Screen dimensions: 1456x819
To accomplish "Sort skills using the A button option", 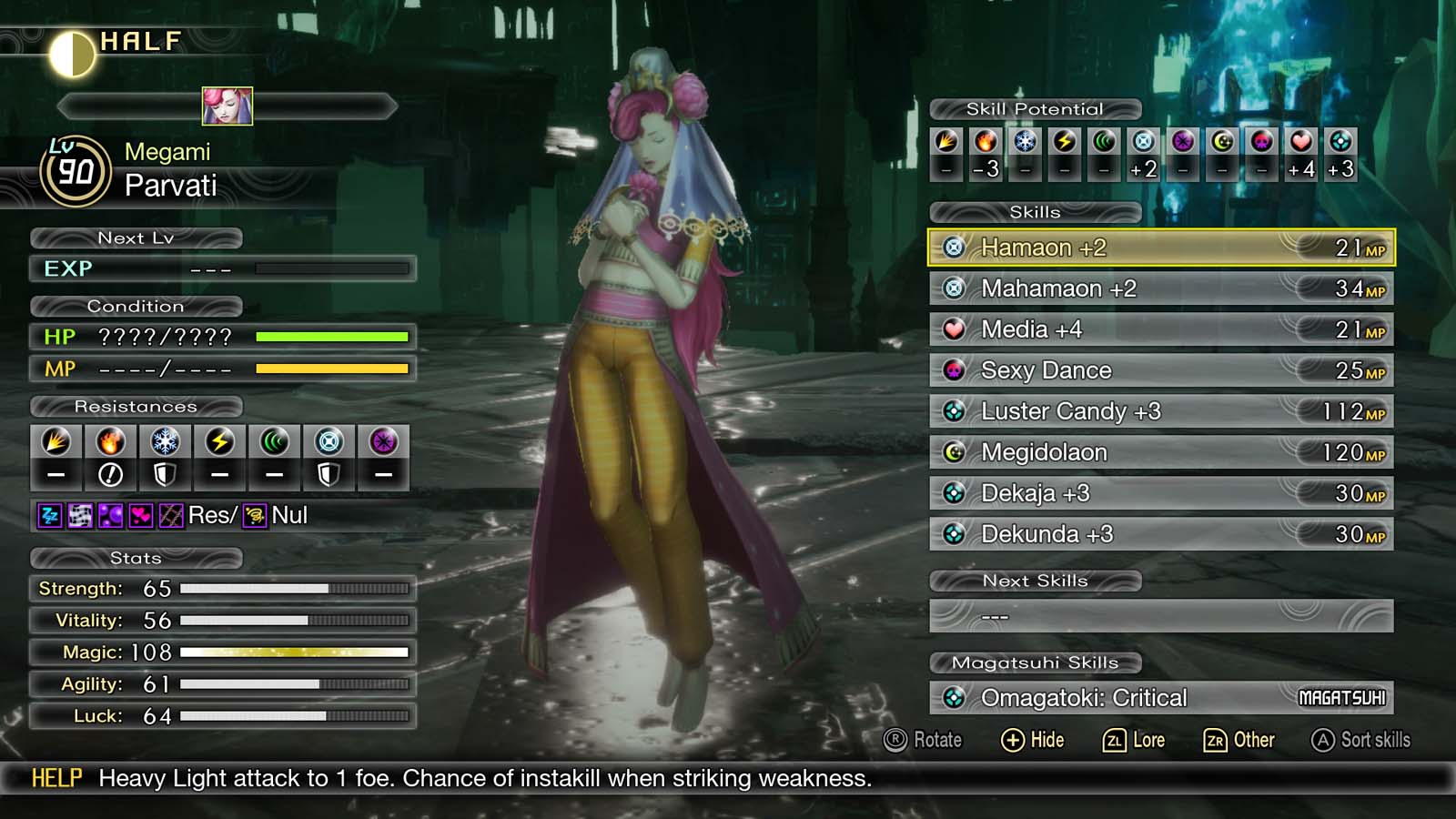I will [x=1360, y=740].
